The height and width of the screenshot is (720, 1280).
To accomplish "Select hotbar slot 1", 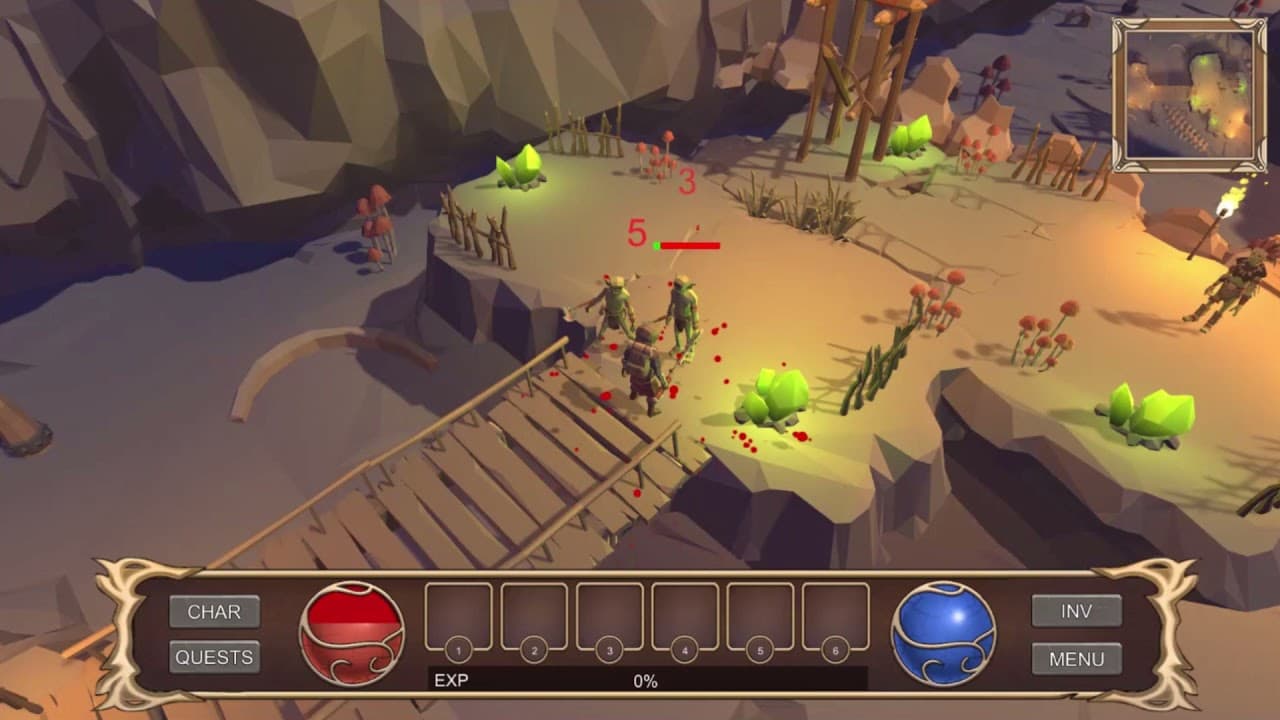I will tap(456, 618).
